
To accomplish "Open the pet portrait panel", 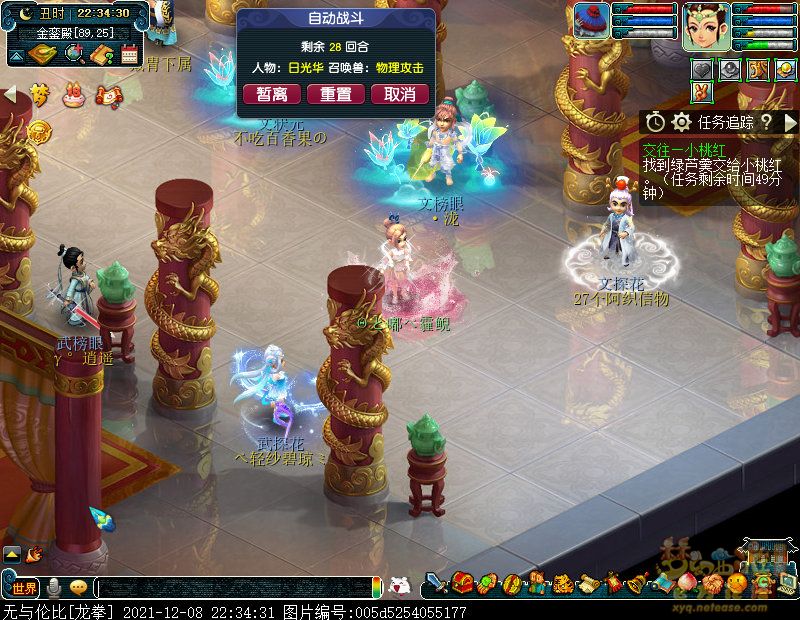I will tap(592, 21).
